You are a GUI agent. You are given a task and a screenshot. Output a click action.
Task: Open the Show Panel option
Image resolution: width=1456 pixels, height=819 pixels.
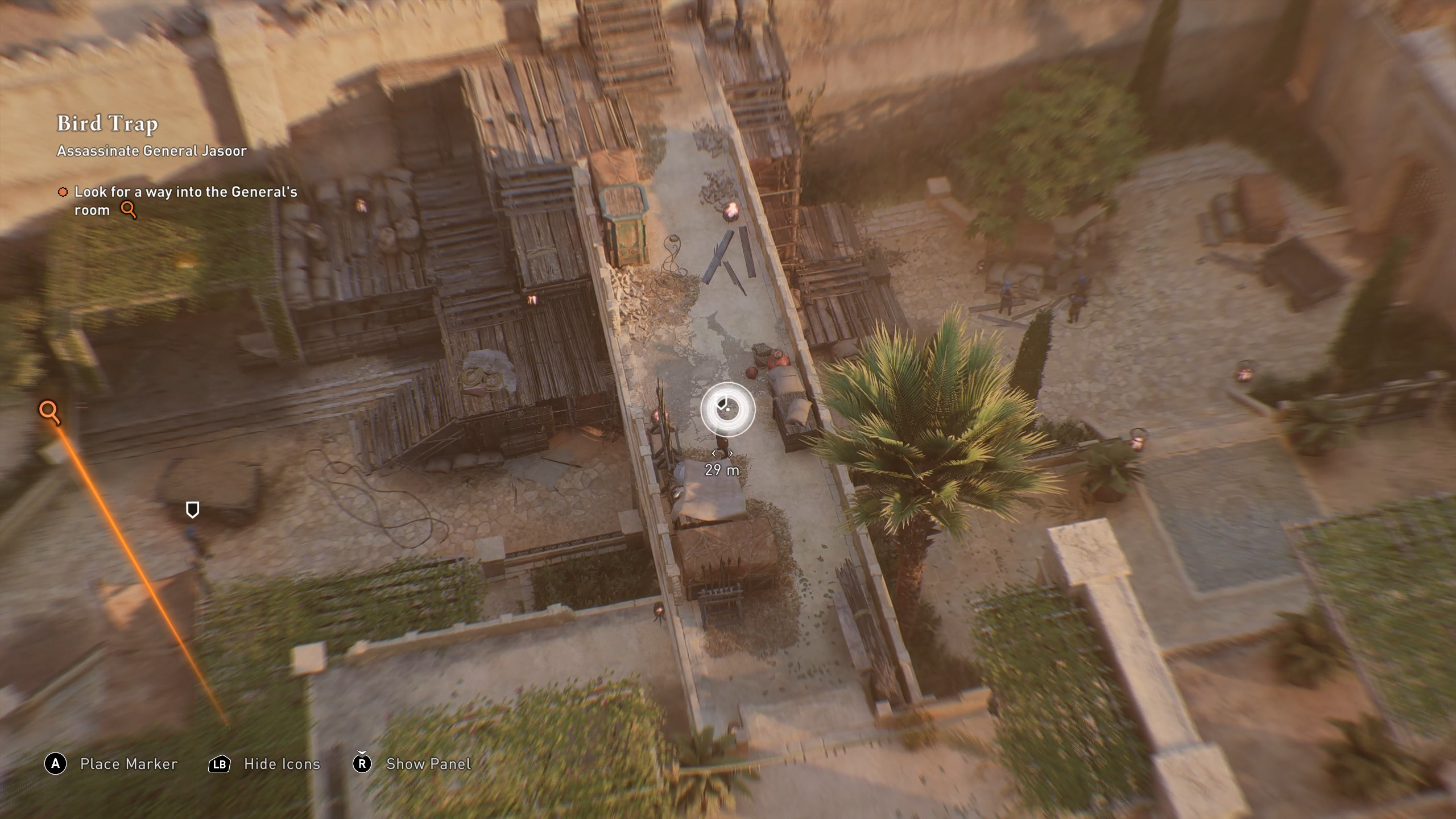point(428,764)
